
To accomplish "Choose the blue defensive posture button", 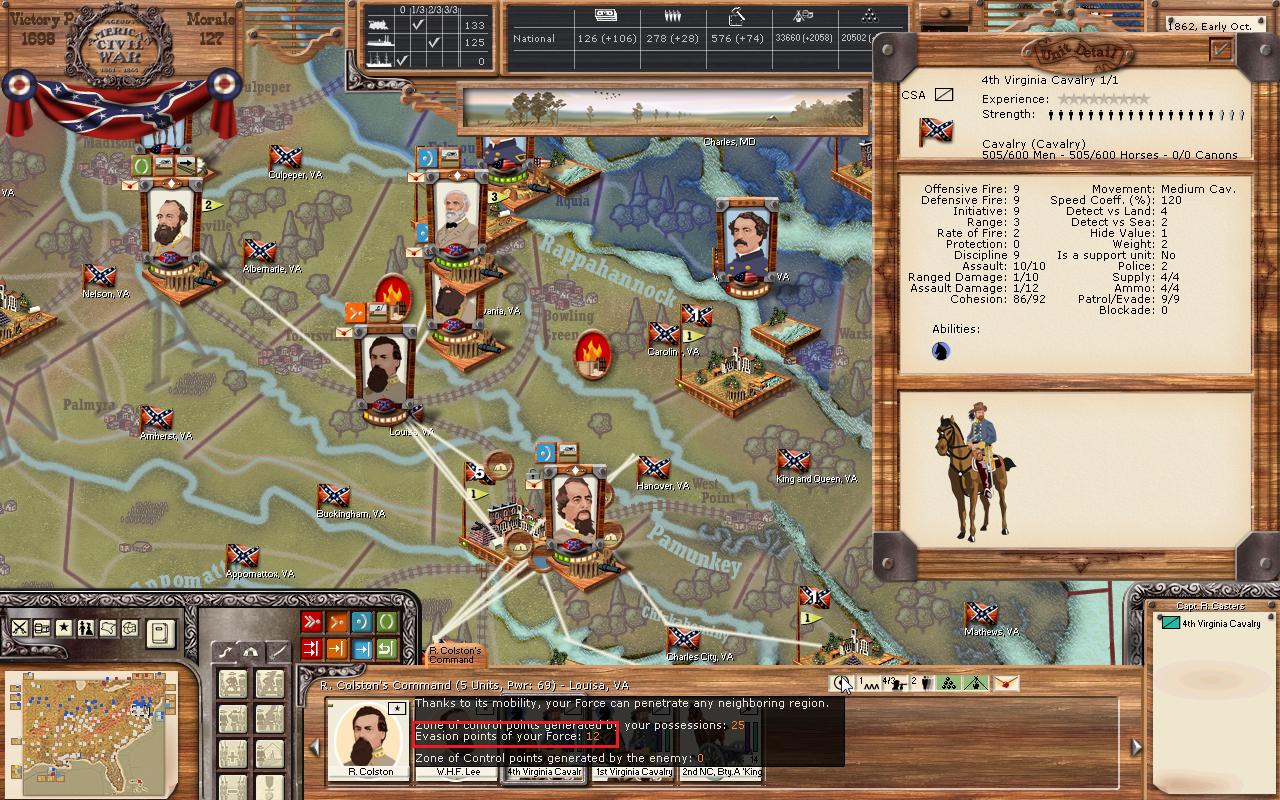I will (361, 622).
